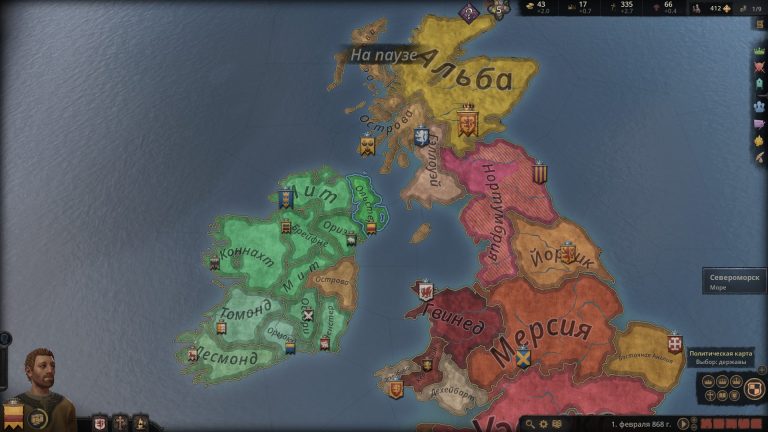Open the crossed swords military tab

(759, 68)
